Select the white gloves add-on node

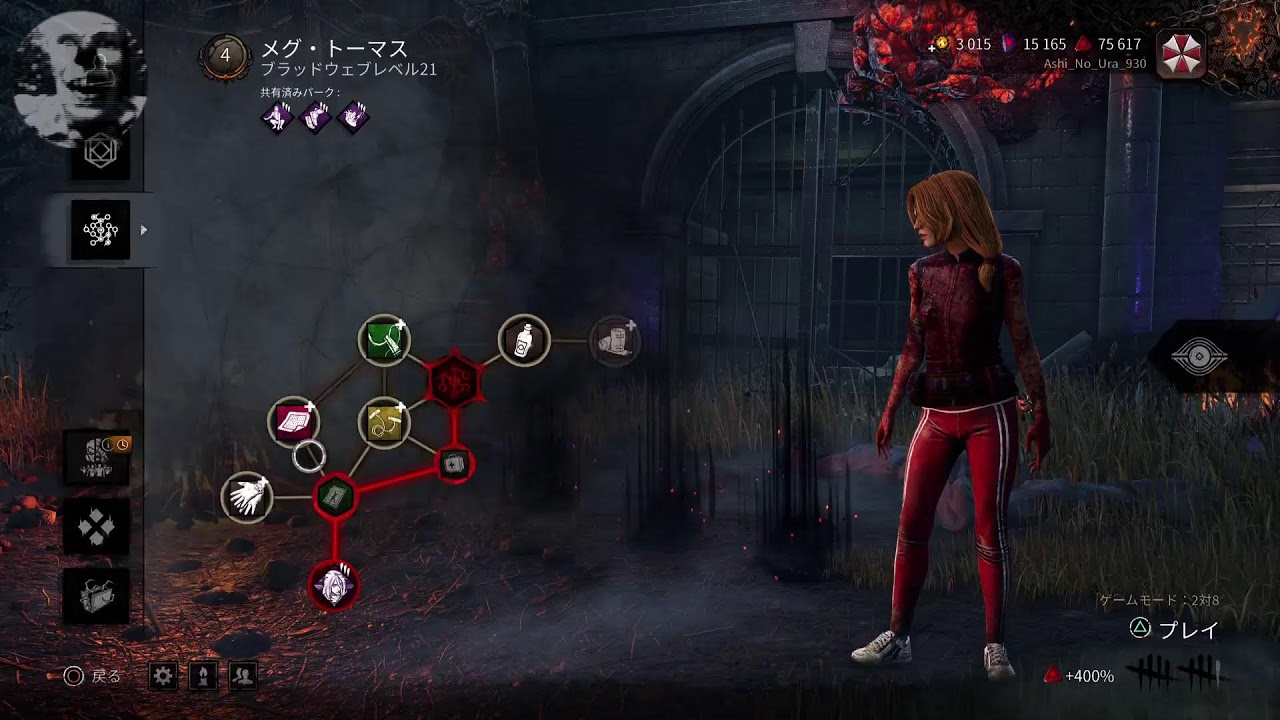click(x=246, y=497)
